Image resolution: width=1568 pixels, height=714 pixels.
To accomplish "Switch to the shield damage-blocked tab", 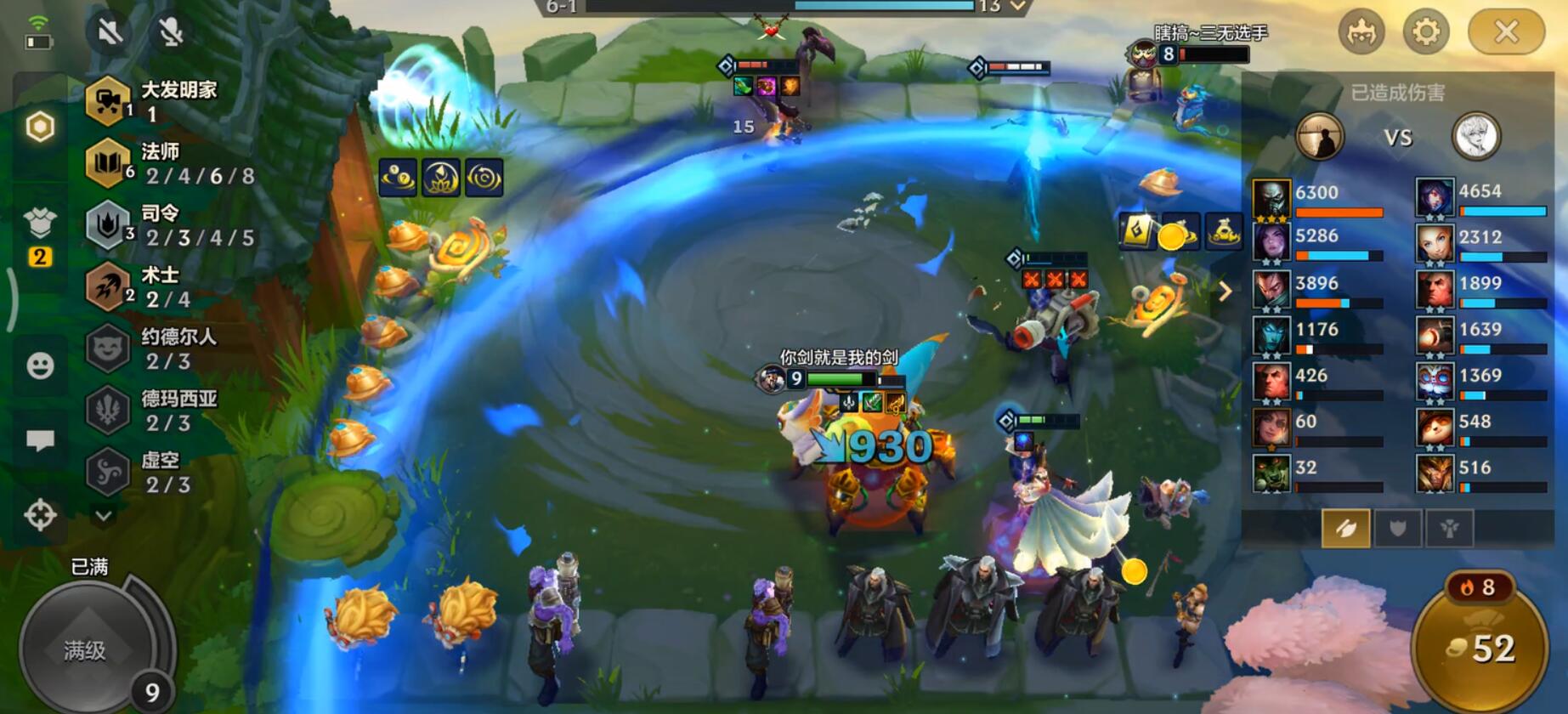I will (x=1397, y=529).
